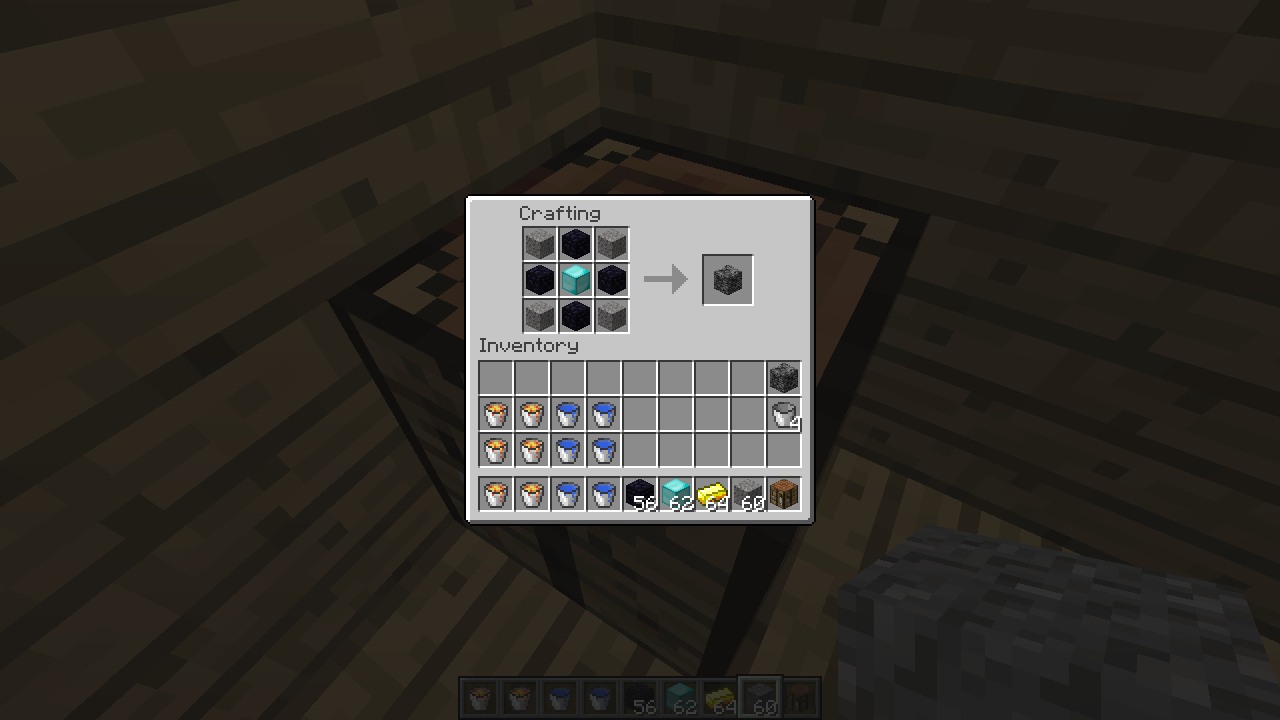Select the cobblestone block in the top inventory row
This screenshot has height=720, width=1280.
click(784, 377)
